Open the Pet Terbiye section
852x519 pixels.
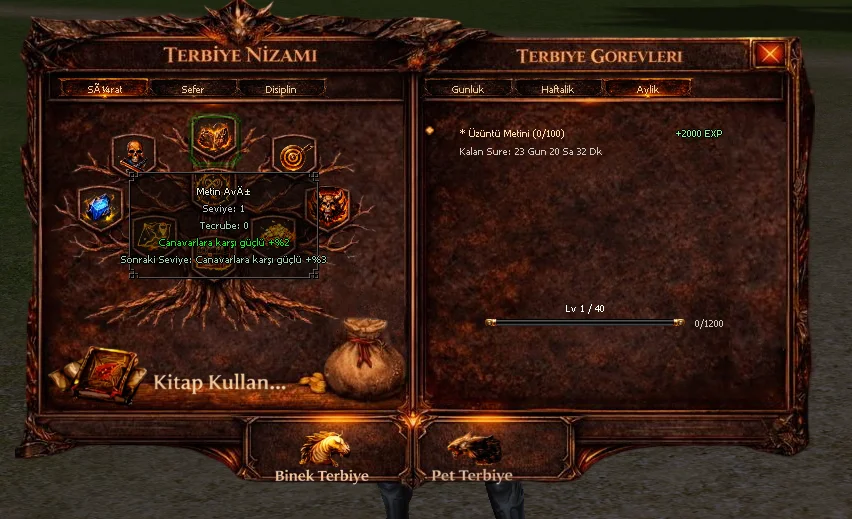tap(472, 457)
